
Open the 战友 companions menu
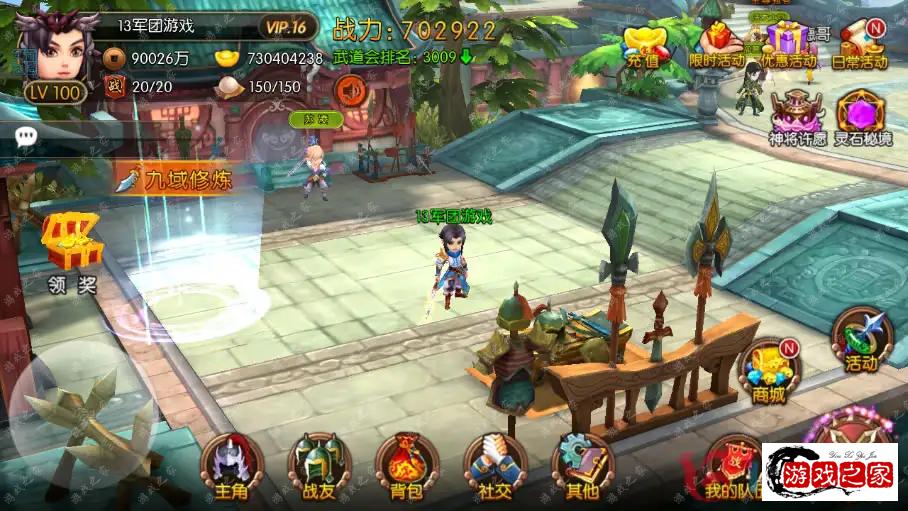(319, 466)
